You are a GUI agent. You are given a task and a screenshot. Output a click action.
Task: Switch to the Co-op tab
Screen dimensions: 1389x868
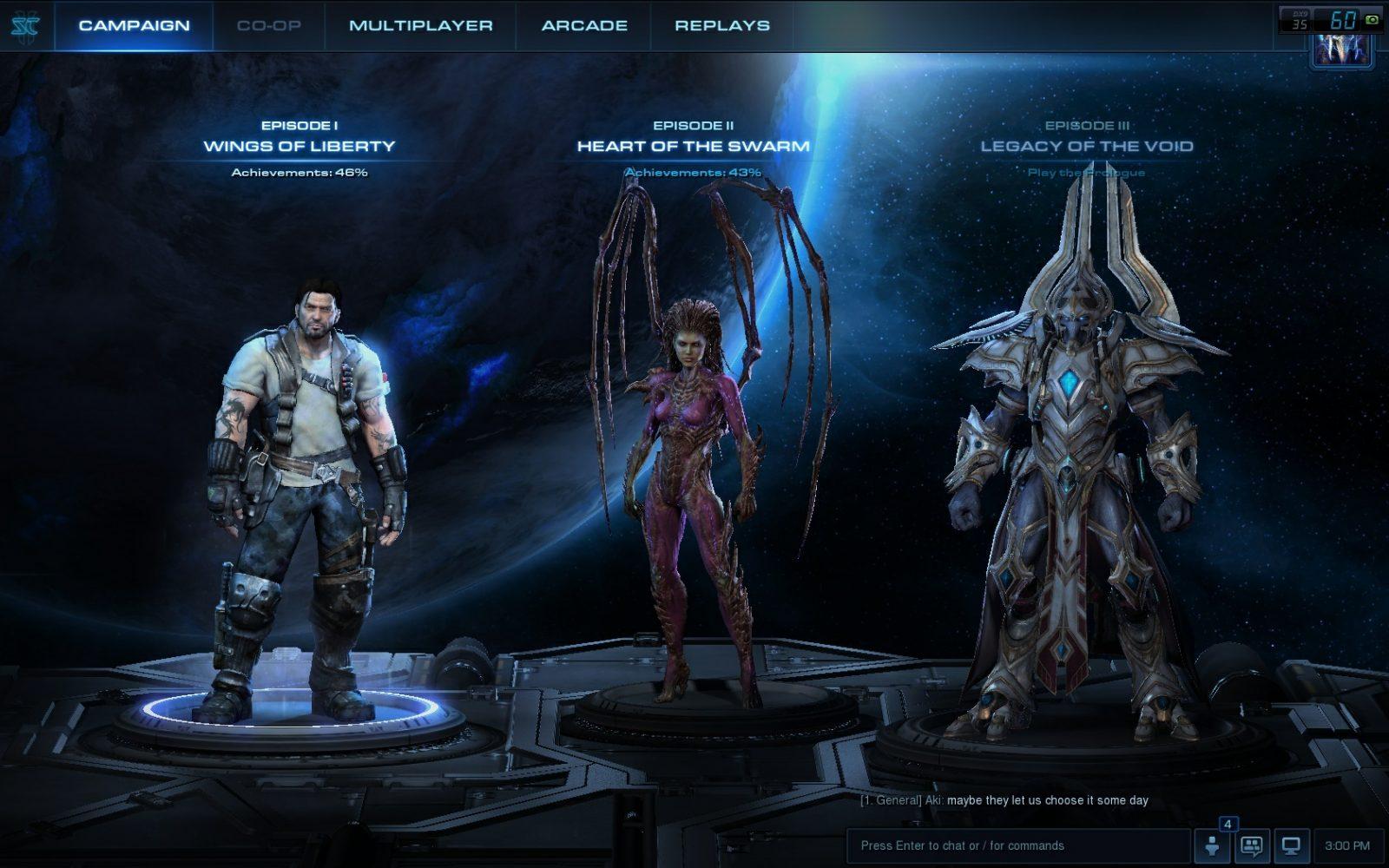point(269,25)
